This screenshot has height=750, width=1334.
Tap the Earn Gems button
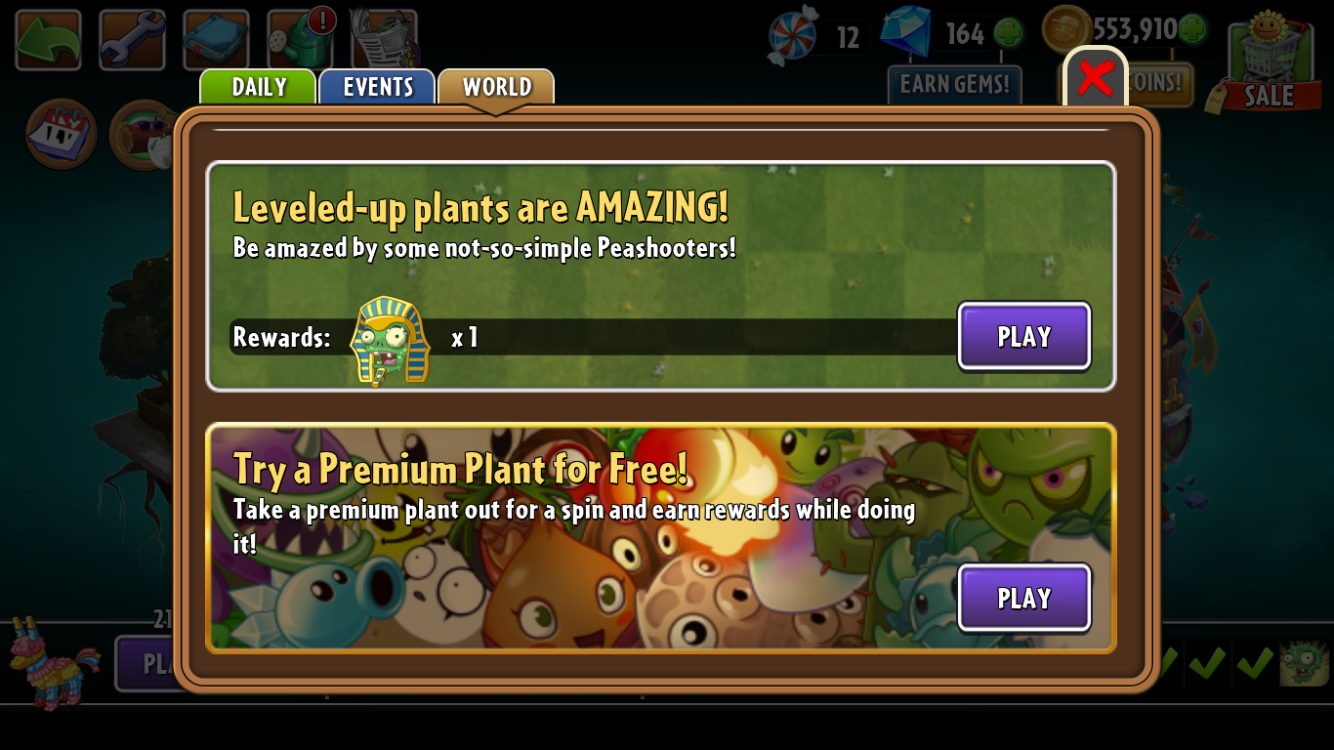[954, 85]
